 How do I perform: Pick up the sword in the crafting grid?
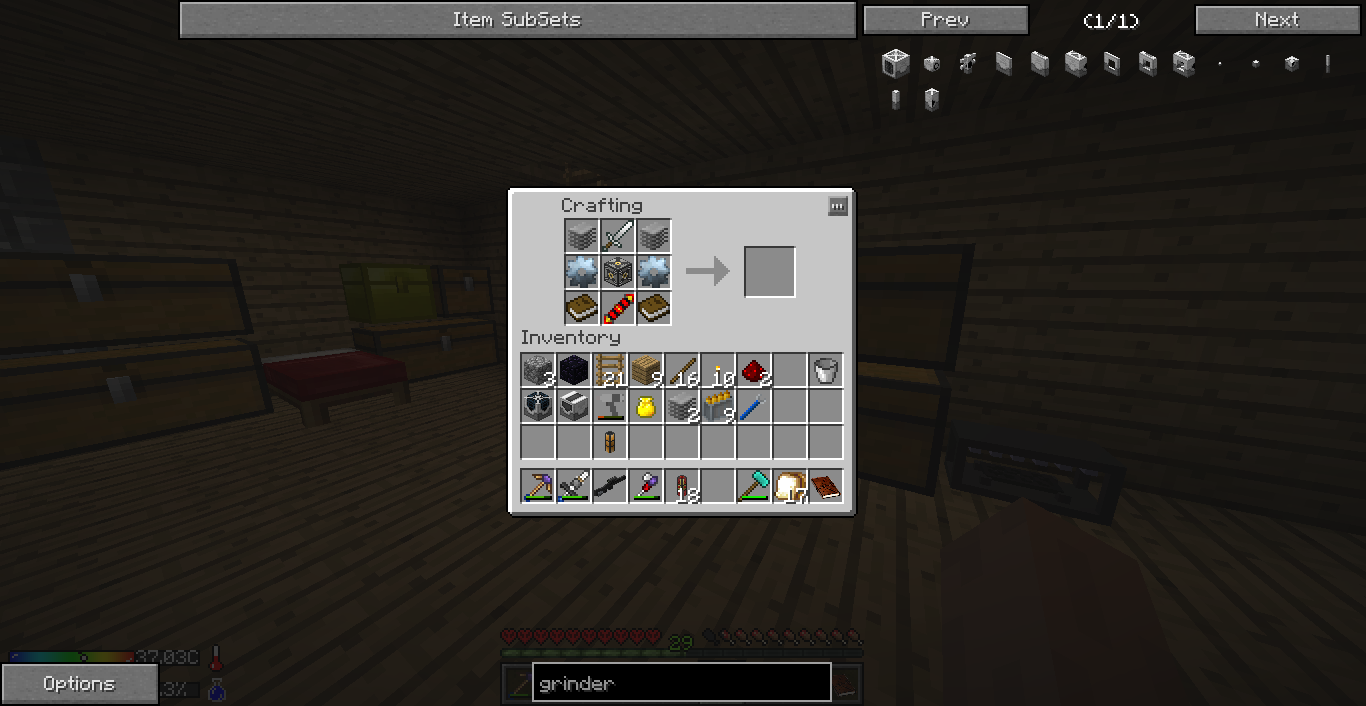click(x=618, y=237)
